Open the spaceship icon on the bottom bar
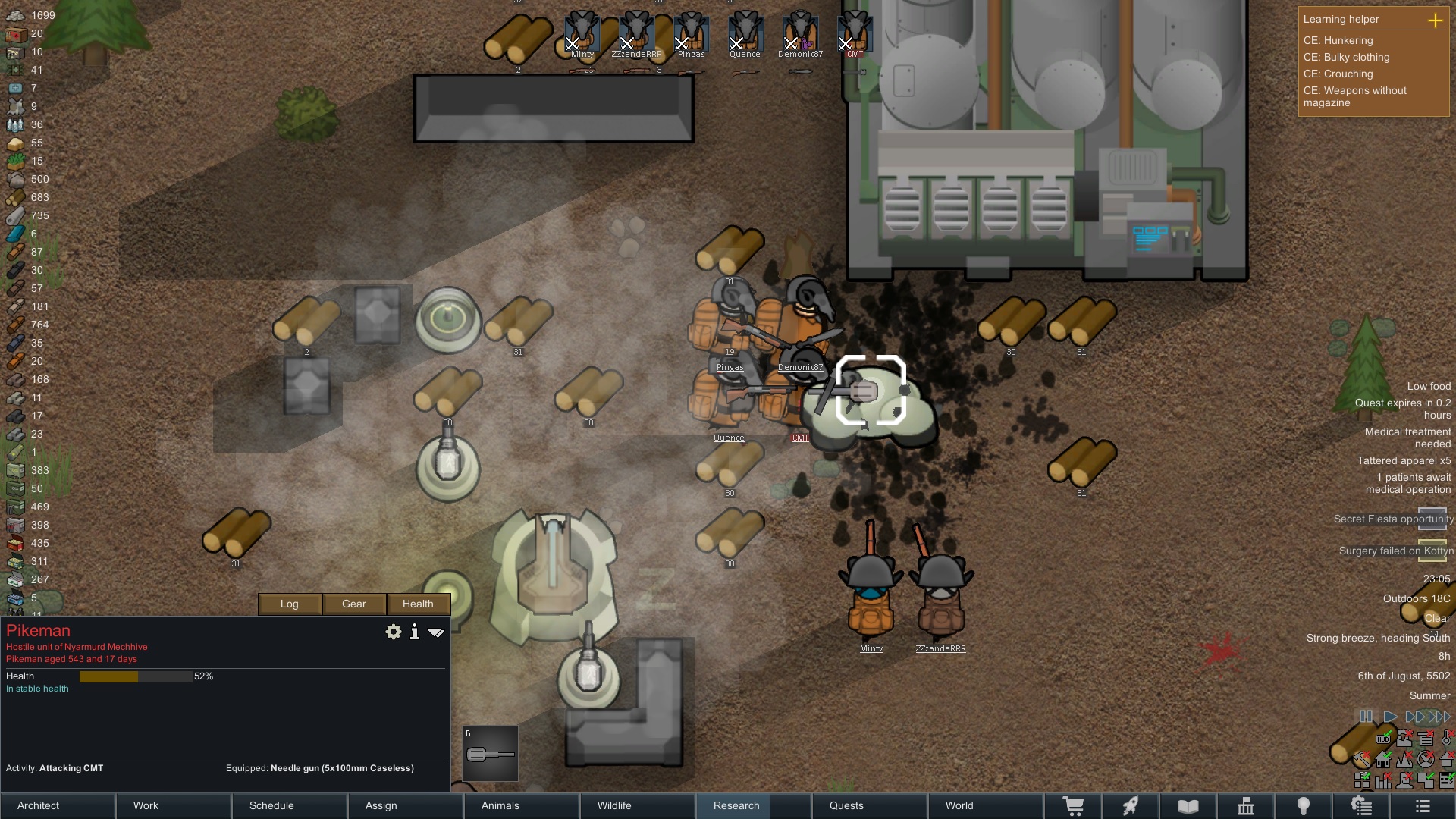 click(x=1131, y=805)
